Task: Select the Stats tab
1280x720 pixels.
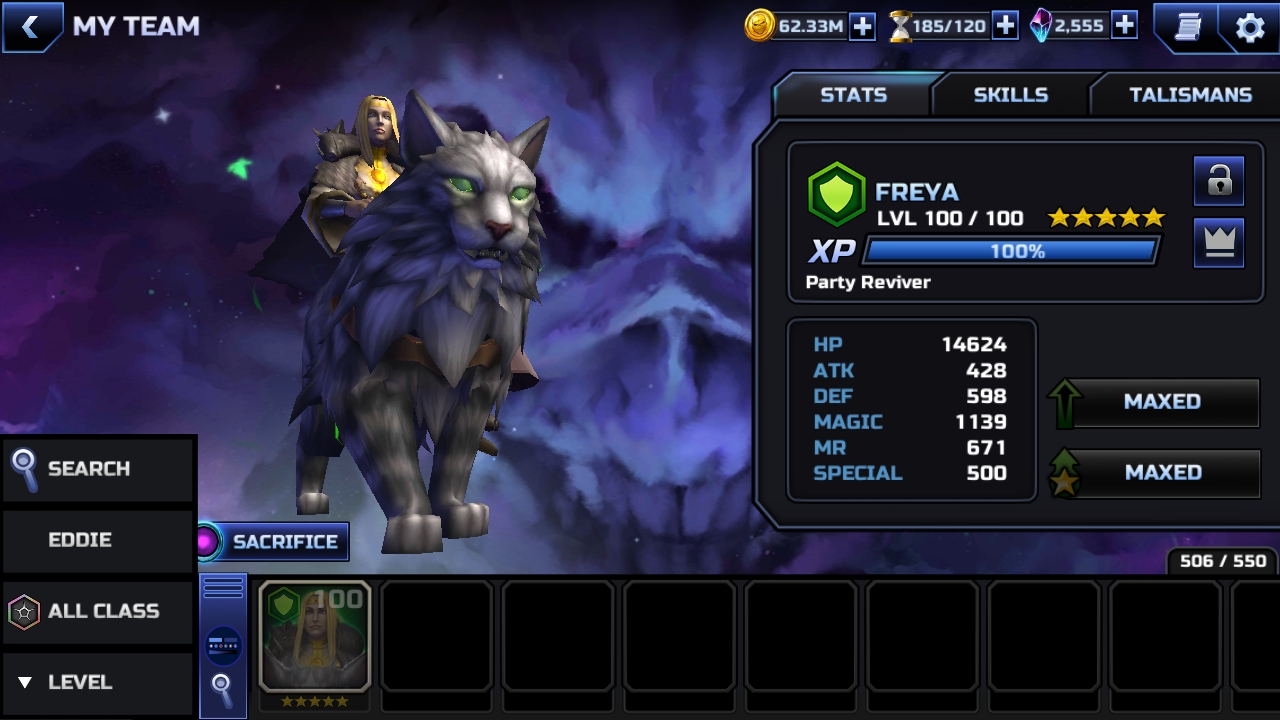Action: (x=853, y=95)
